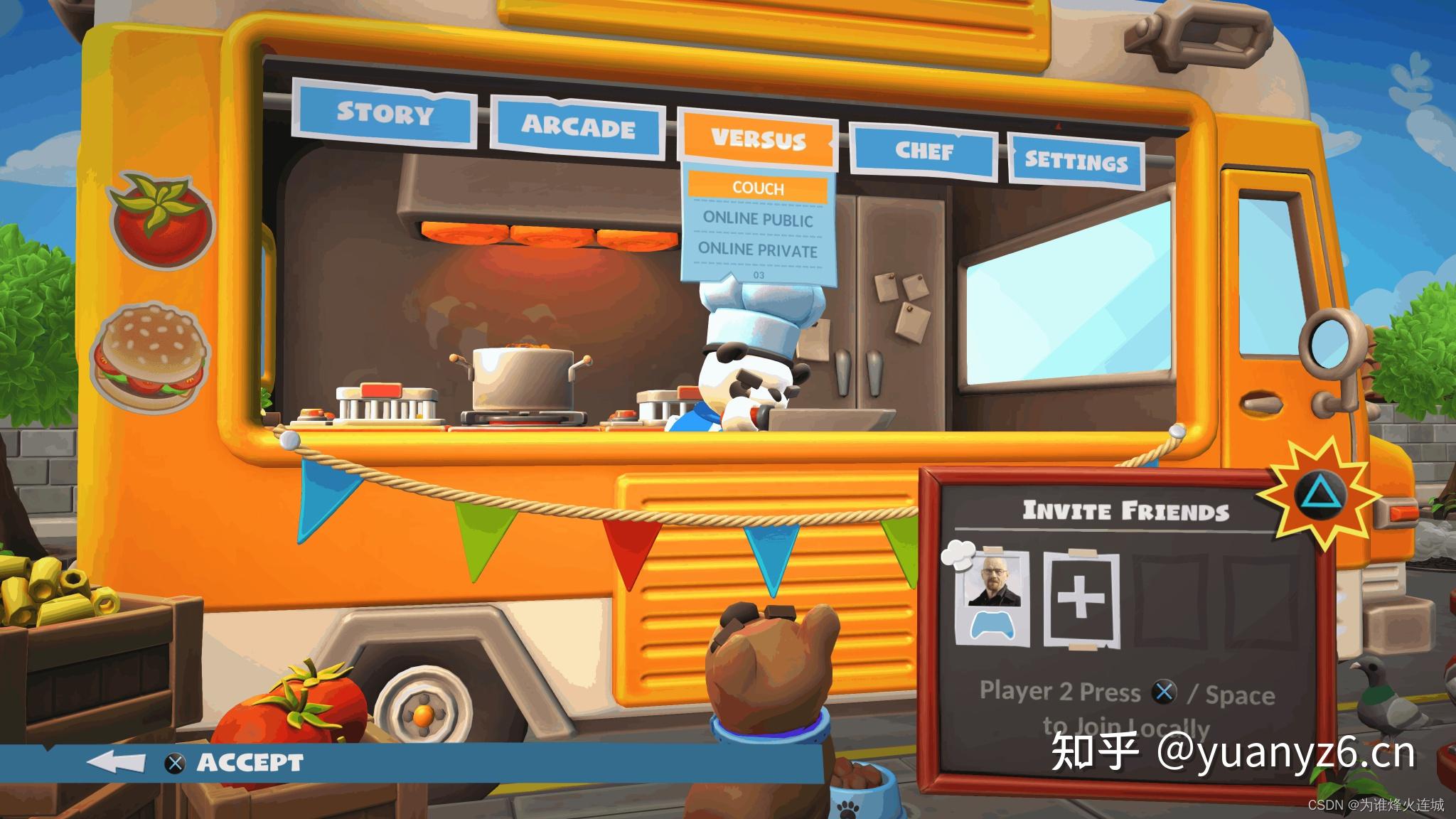Choose Online Private from the Versus list
Viewport: 1456px width, 819px height.
point(758,252)
